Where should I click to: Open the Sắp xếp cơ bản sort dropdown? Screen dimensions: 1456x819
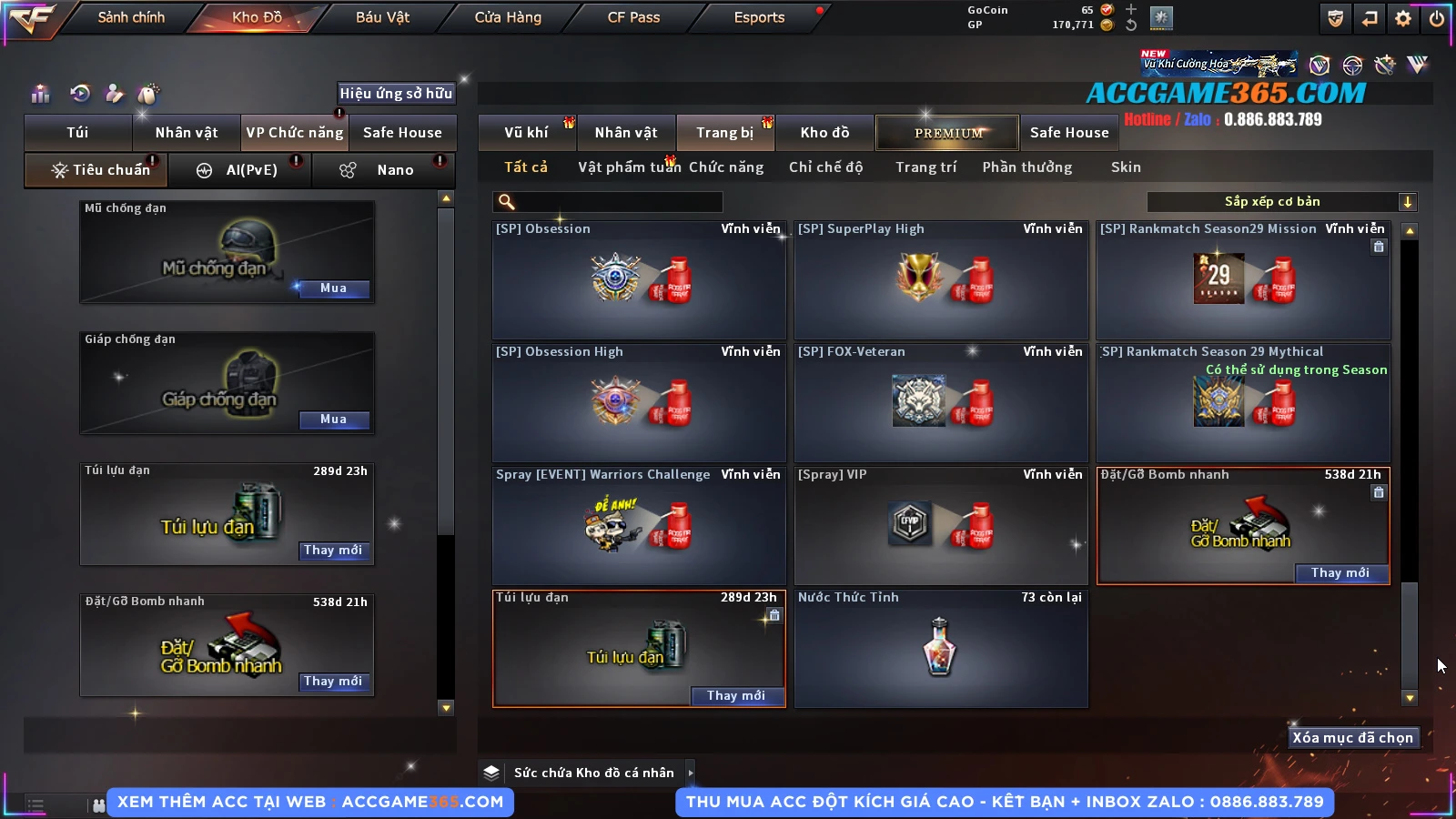tap(1281, 202)
